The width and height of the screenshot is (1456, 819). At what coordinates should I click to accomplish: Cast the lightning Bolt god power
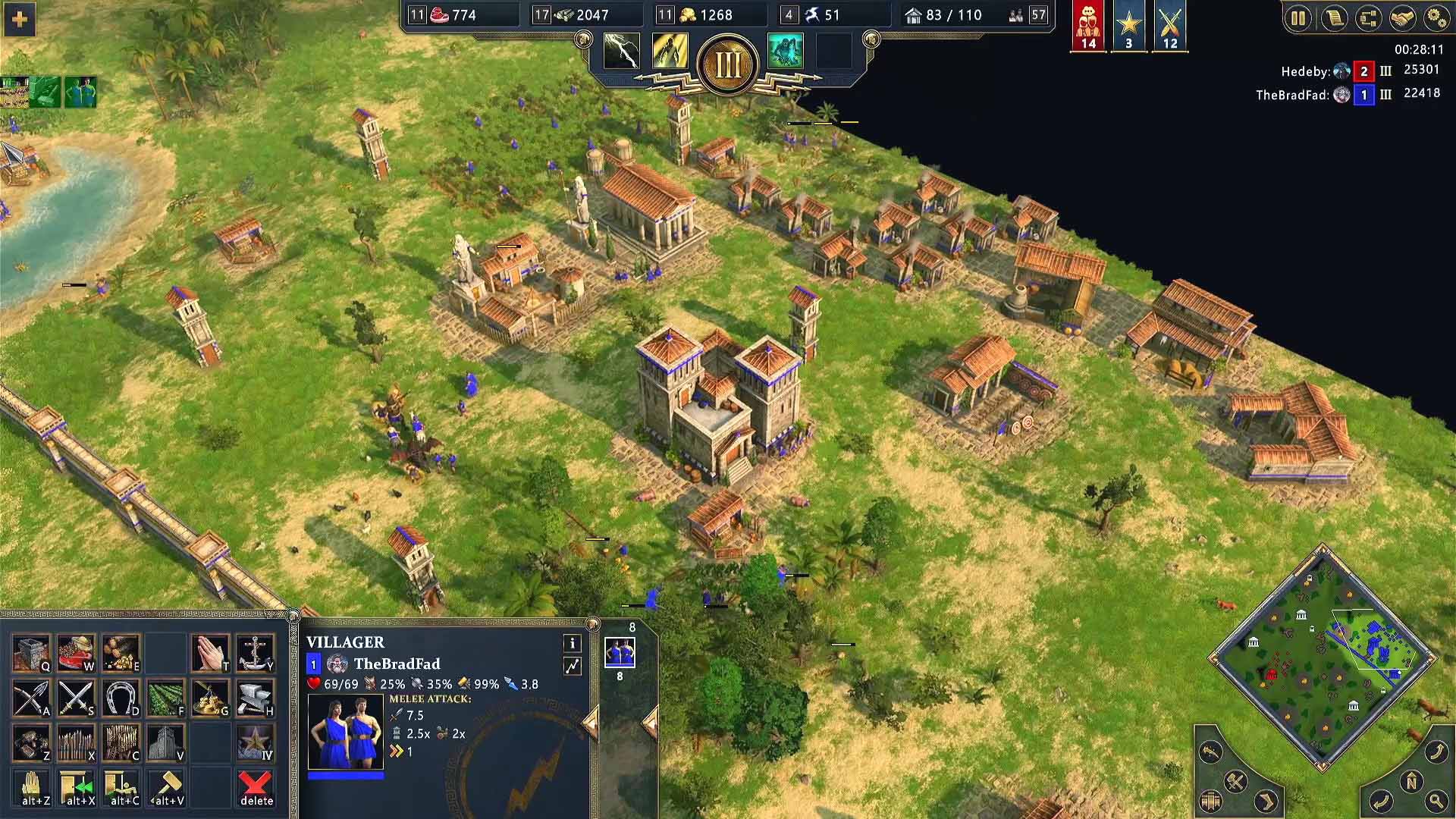pyautogui.click(x=621, y=52)
